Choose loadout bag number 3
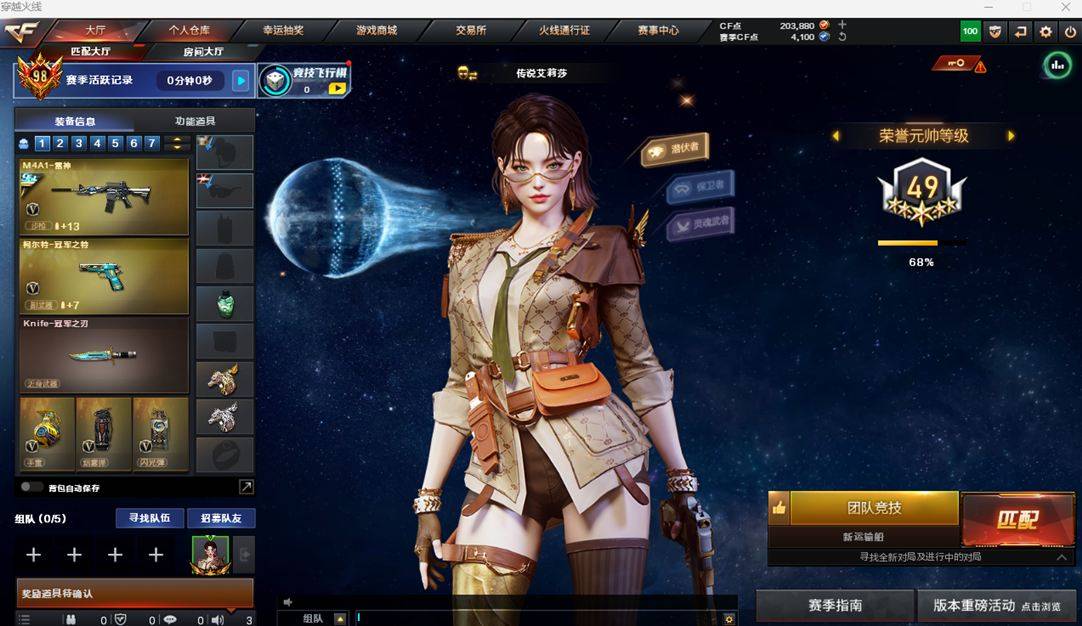The width and height of the screenshot is (1082, 626). tap(78, 143)
